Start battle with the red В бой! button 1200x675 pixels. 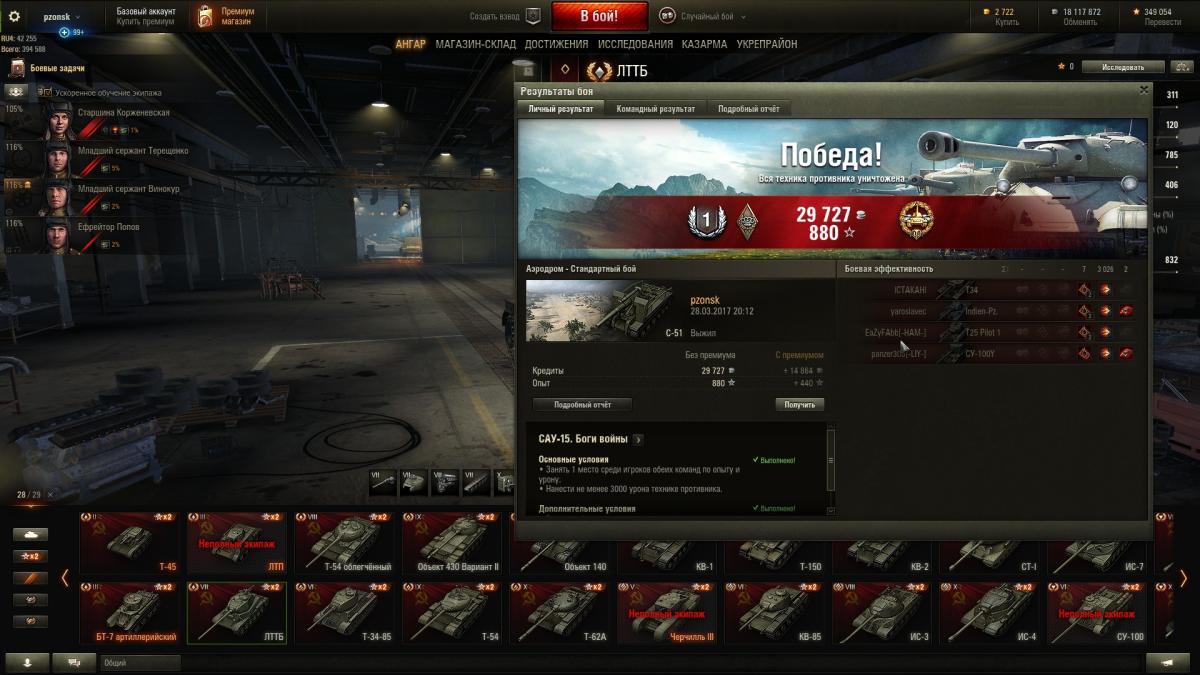point(600,16)
